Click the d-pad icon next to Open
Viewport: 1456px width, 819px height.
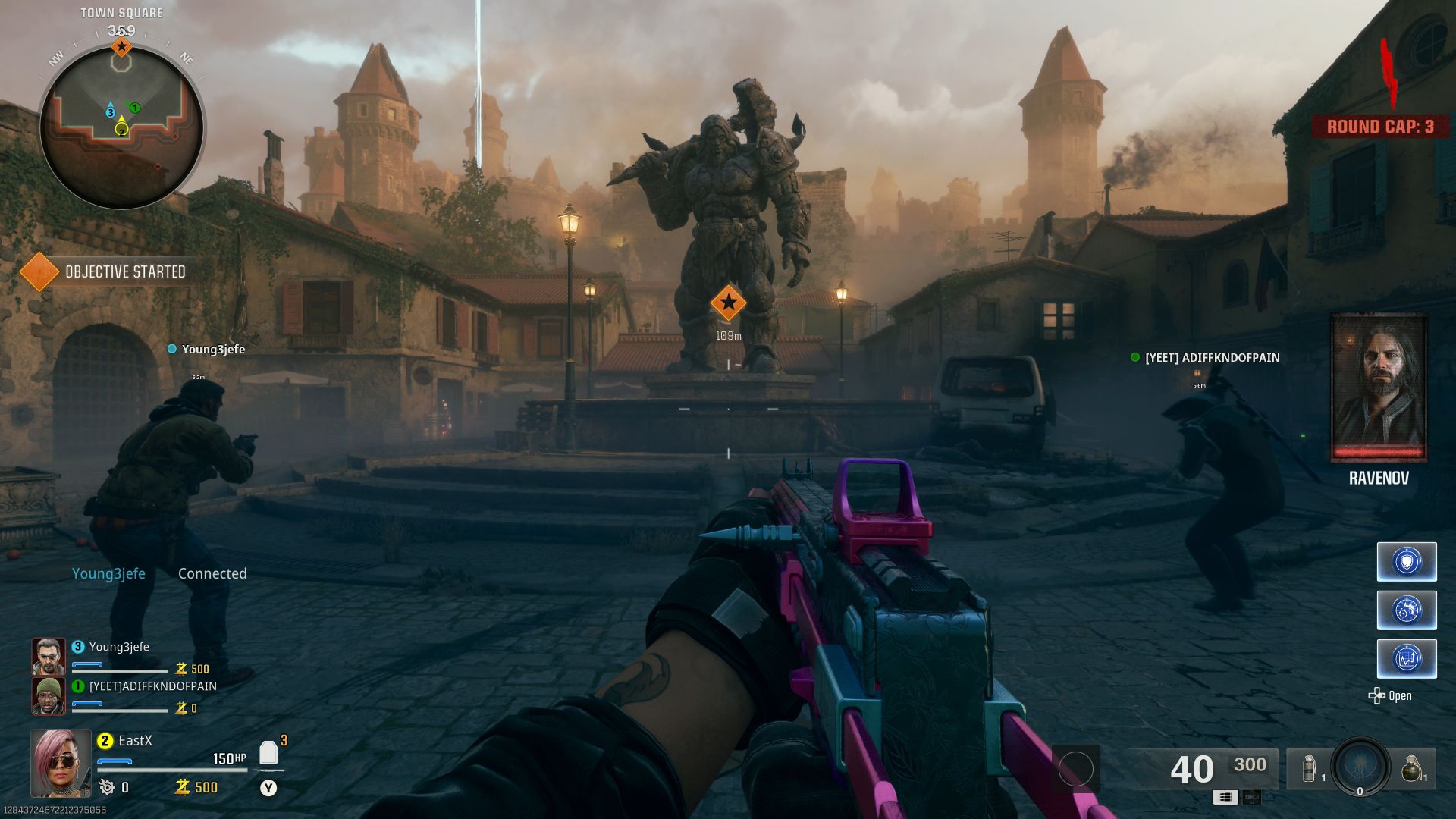coord(1377,695)
